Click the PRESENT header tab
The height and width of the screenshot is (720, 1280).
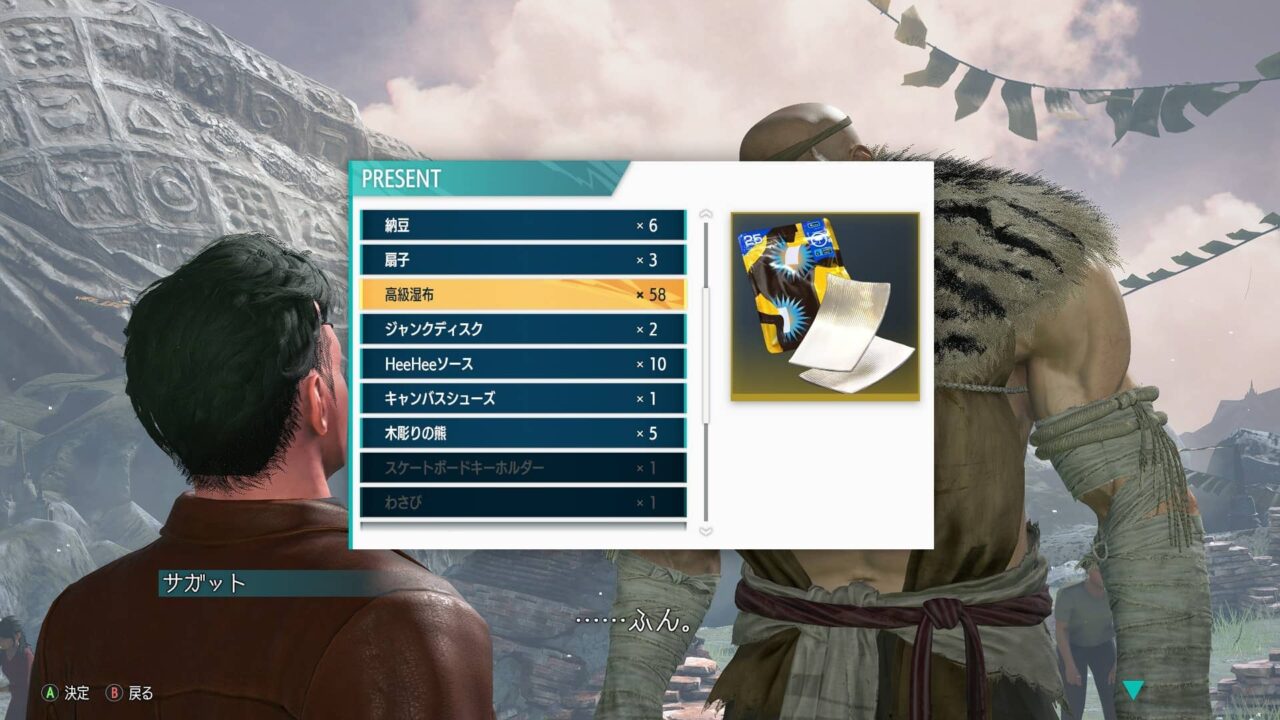[x=404, y=176]
